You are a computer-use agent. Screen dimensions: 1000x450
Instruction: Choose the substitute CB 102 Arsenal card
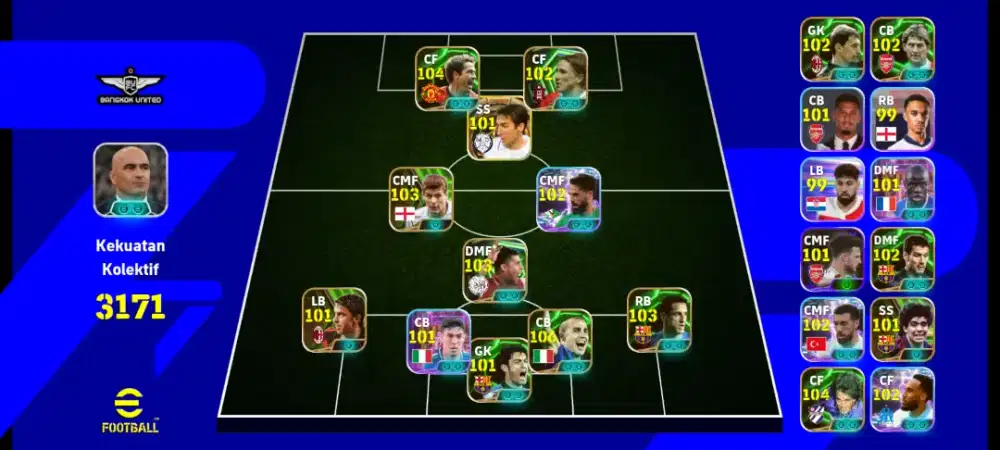tap(902, 49)
